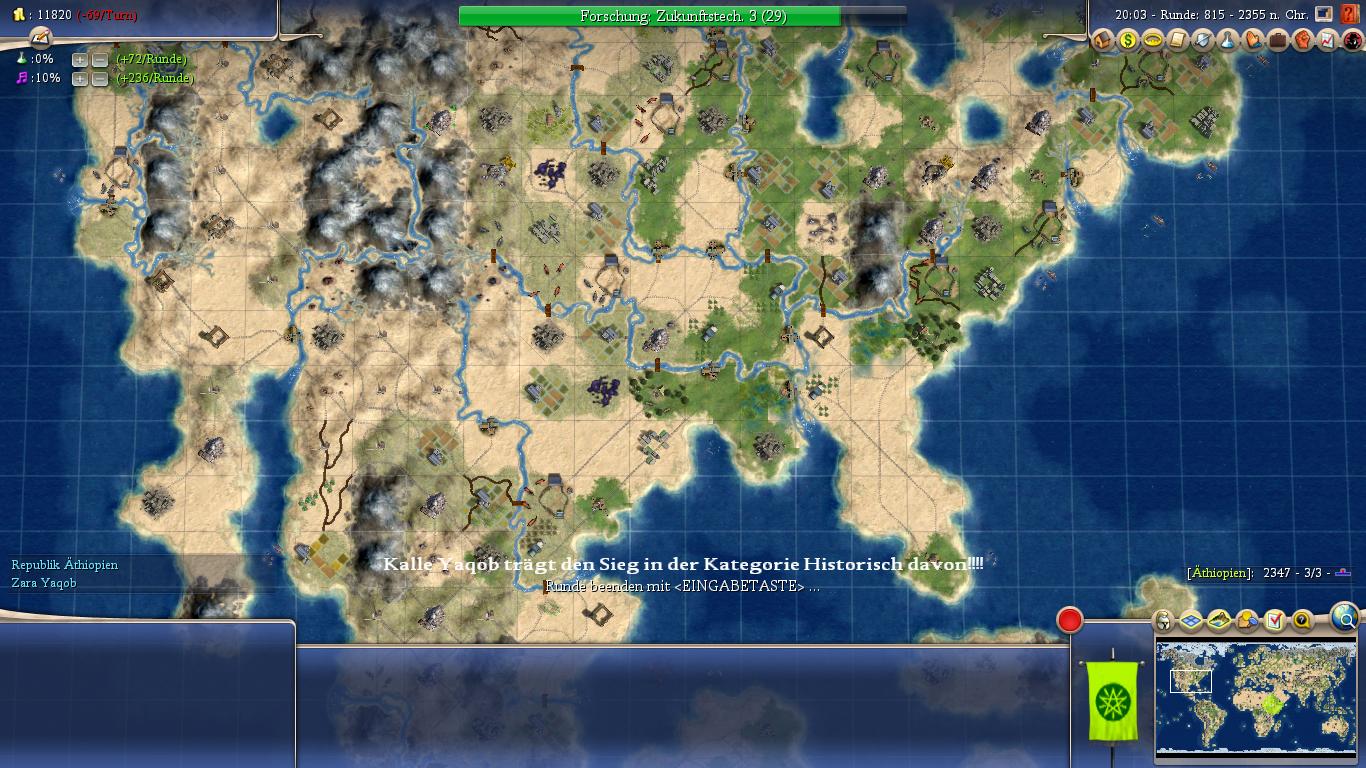Toggle the globe view magnifier button
The height and width of the screenshot is (768, 1366).
point(1346,617)
